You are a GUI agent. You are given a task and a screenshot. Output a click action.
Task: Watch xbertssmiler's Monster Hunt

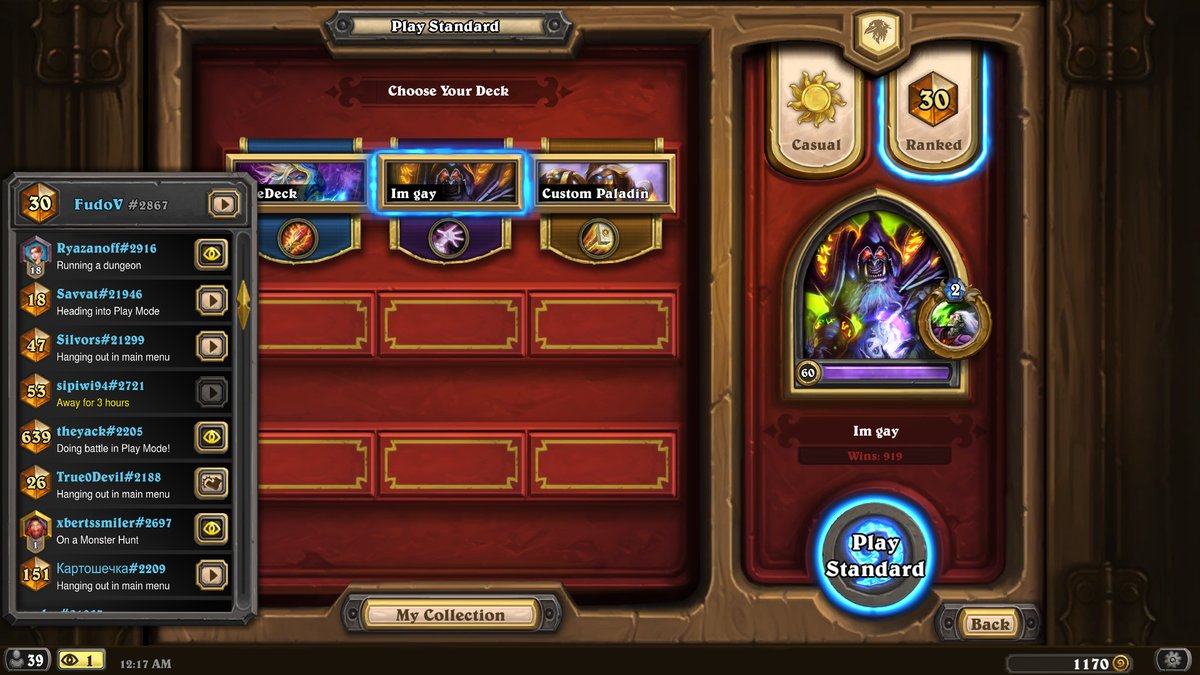[211, 528]
